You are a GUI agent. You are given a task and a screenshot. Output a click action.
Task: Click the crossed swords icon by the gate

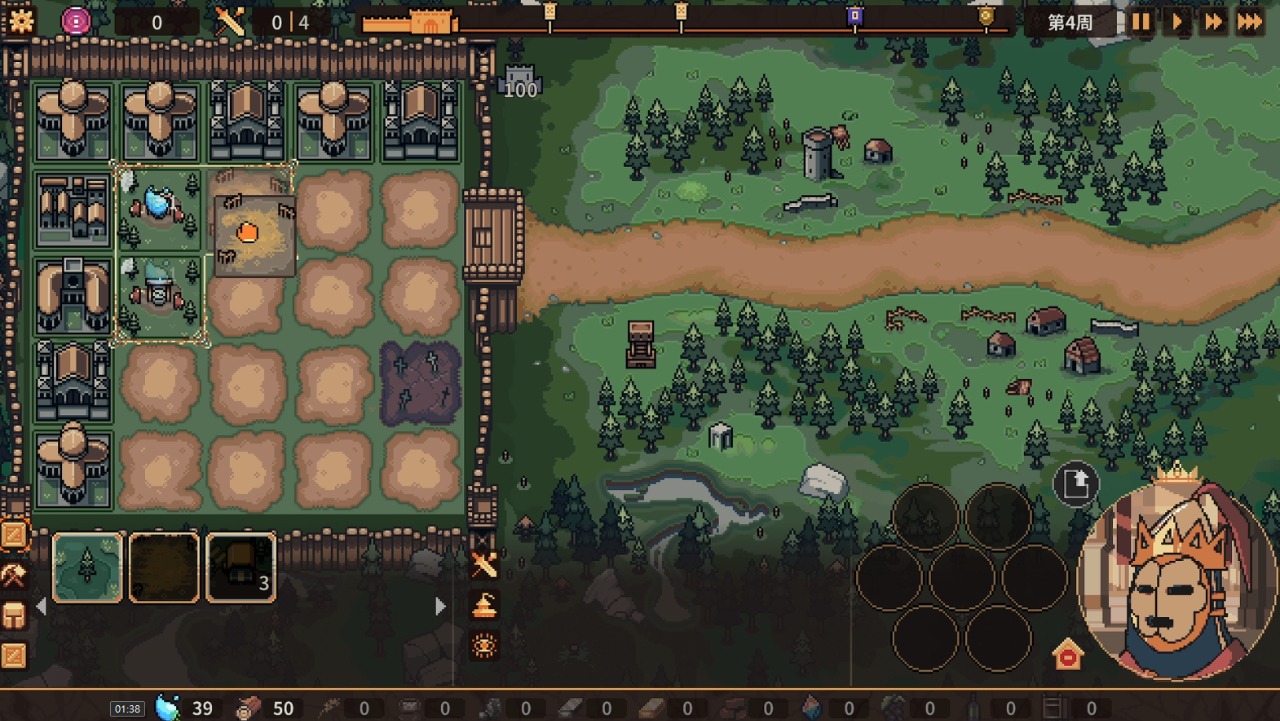pyautogui.click(x=484, y=566)
